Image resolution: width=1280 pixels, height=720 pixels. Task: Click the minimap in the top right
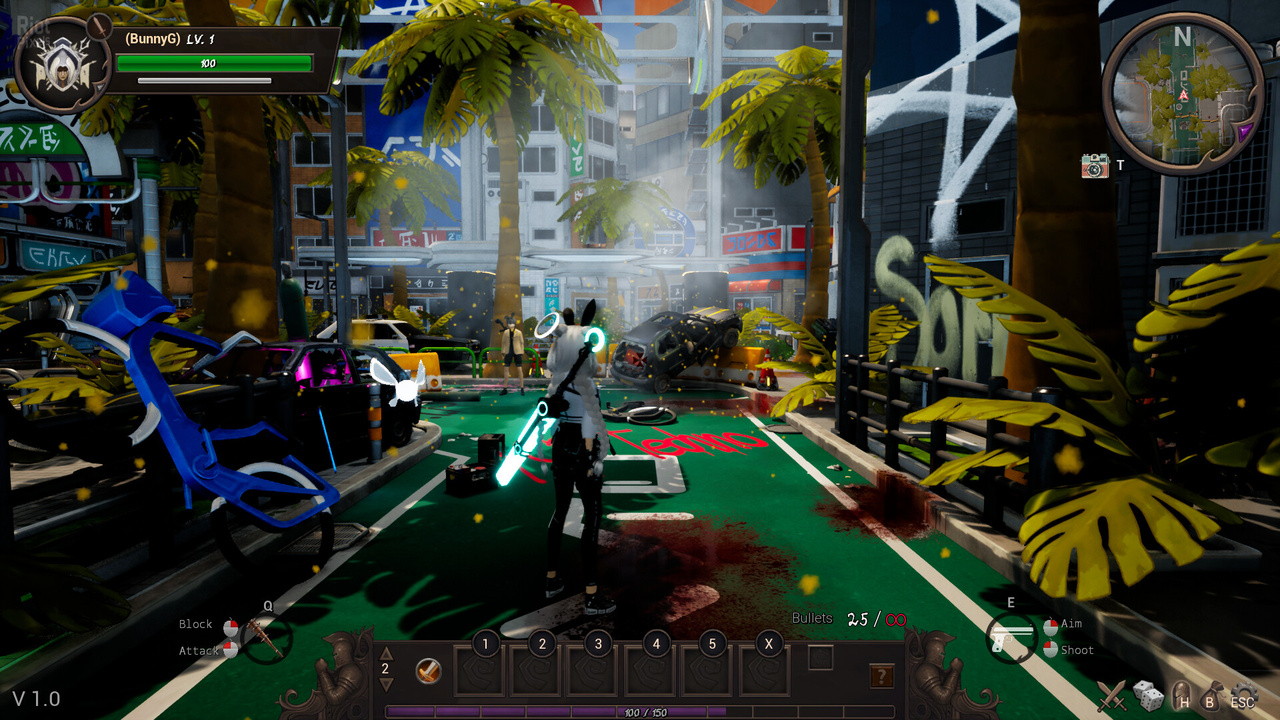coord(1185,88)
